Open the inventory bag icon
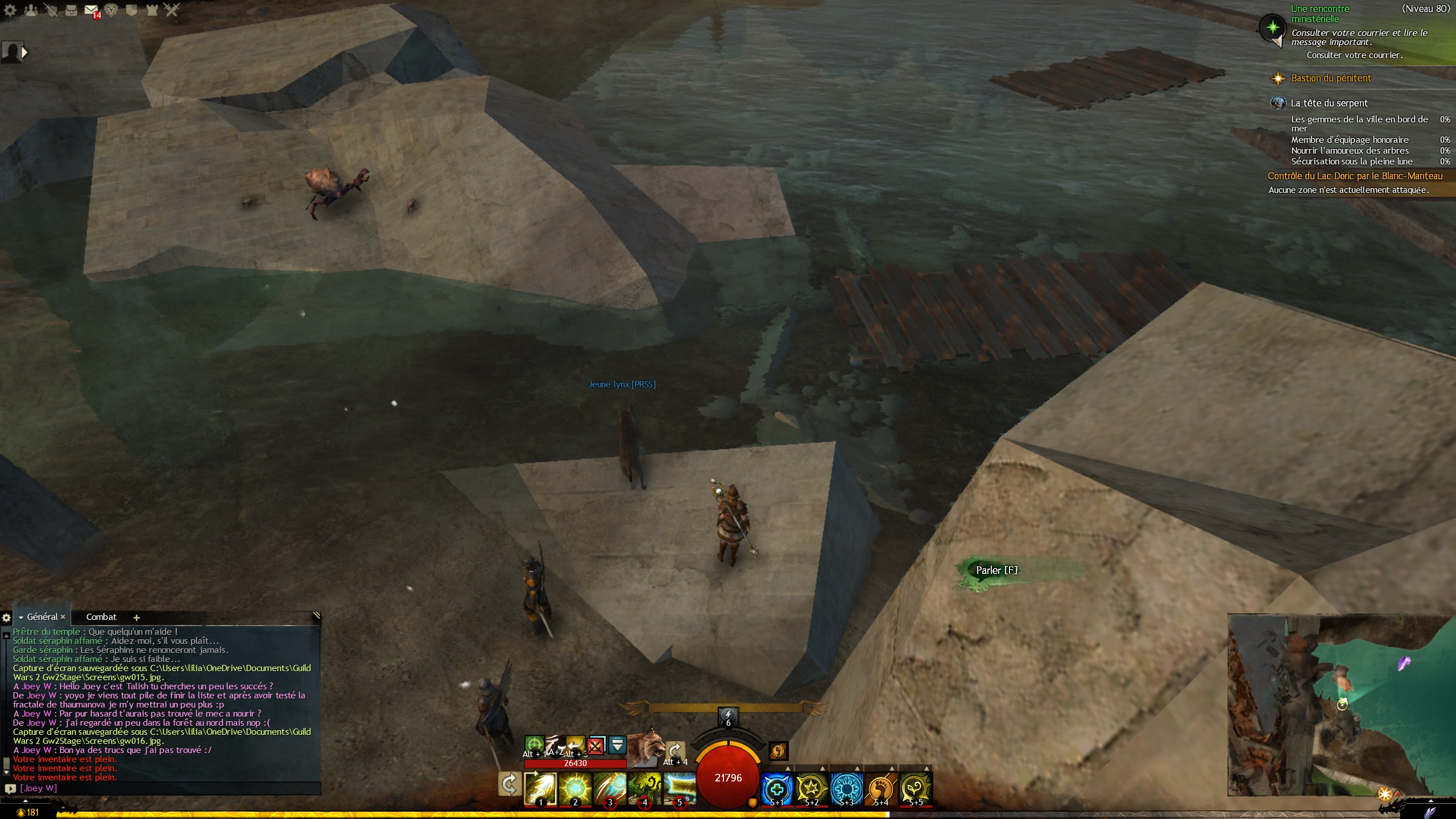The width and height of the screenshot is (1456, 819). [71, 10]
